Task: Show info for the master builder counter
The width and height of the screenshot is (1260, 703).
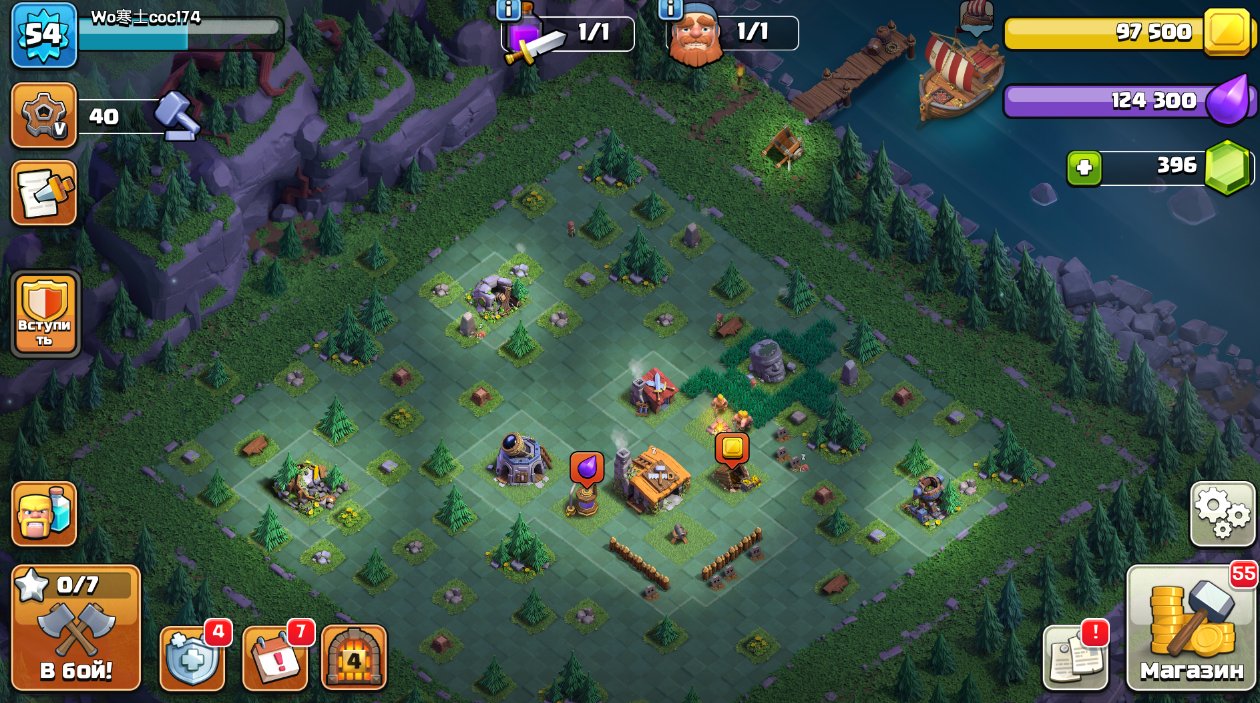Action: coord(672,10)
